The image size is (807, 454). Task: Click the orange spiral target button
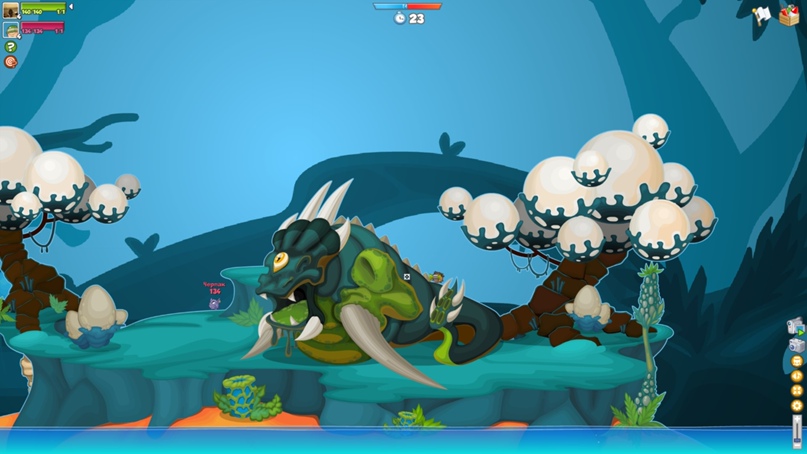[x=11, y=62]
